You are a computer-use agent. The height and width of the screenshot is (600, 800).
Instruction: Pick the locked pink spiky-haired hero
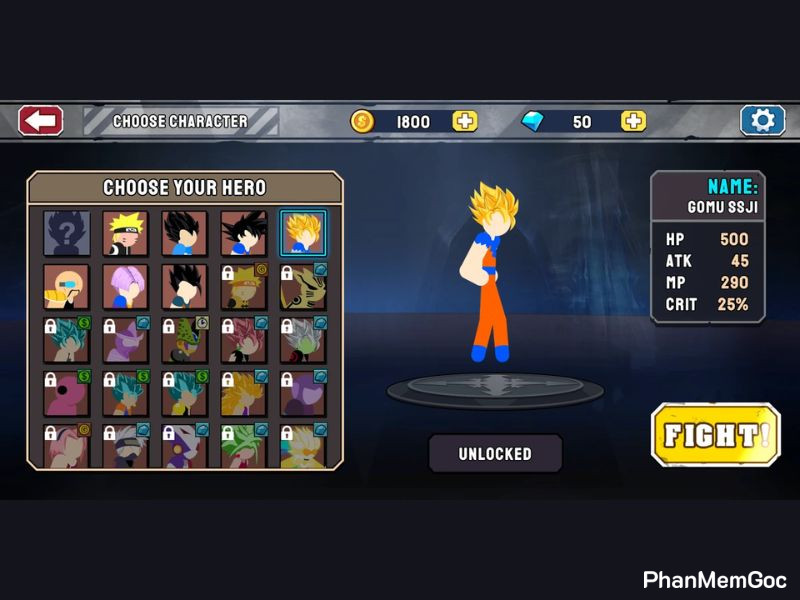244,340
